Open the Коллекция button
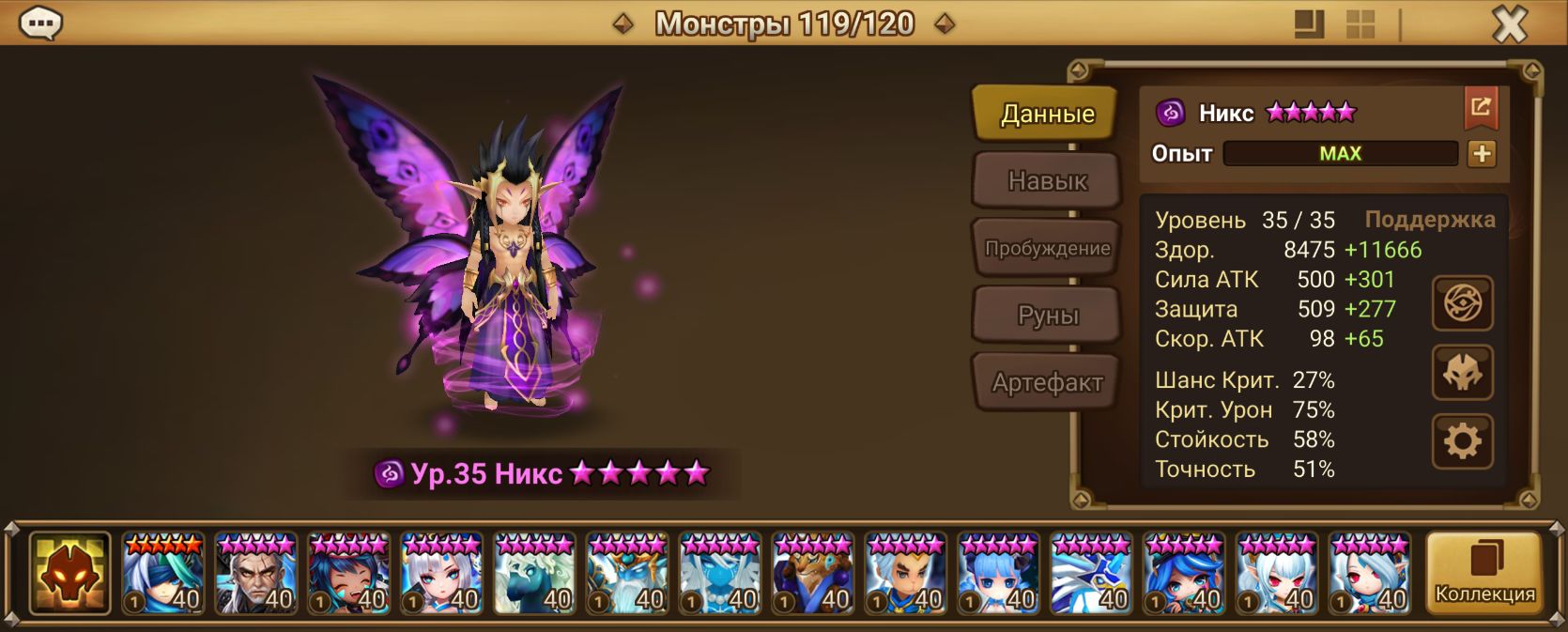Image resolution: width=1568 pixels, height=632 pixels. (x=1484, y=573)
